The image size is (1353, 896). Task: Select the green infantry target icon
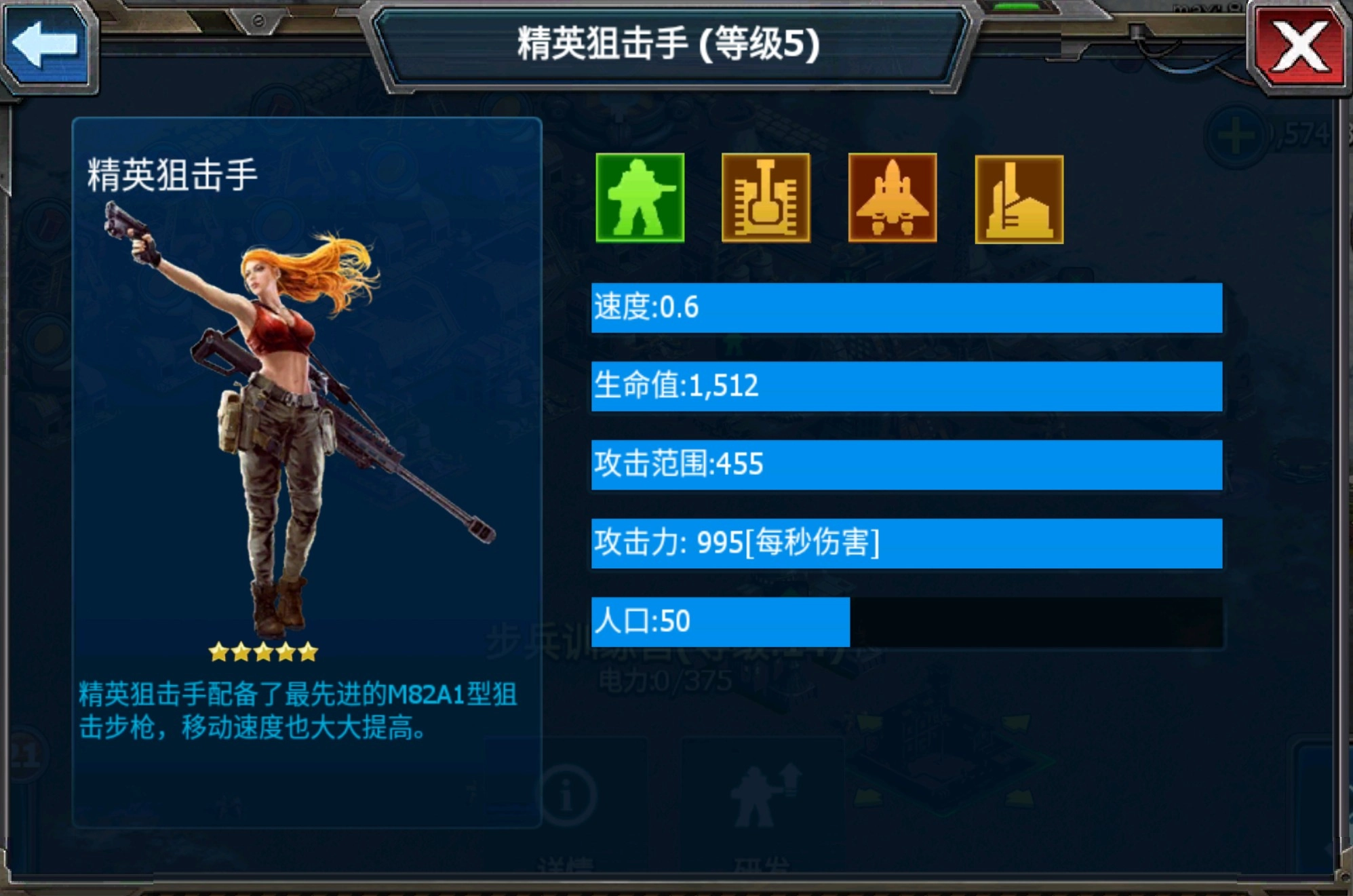(x=640, y=197)
